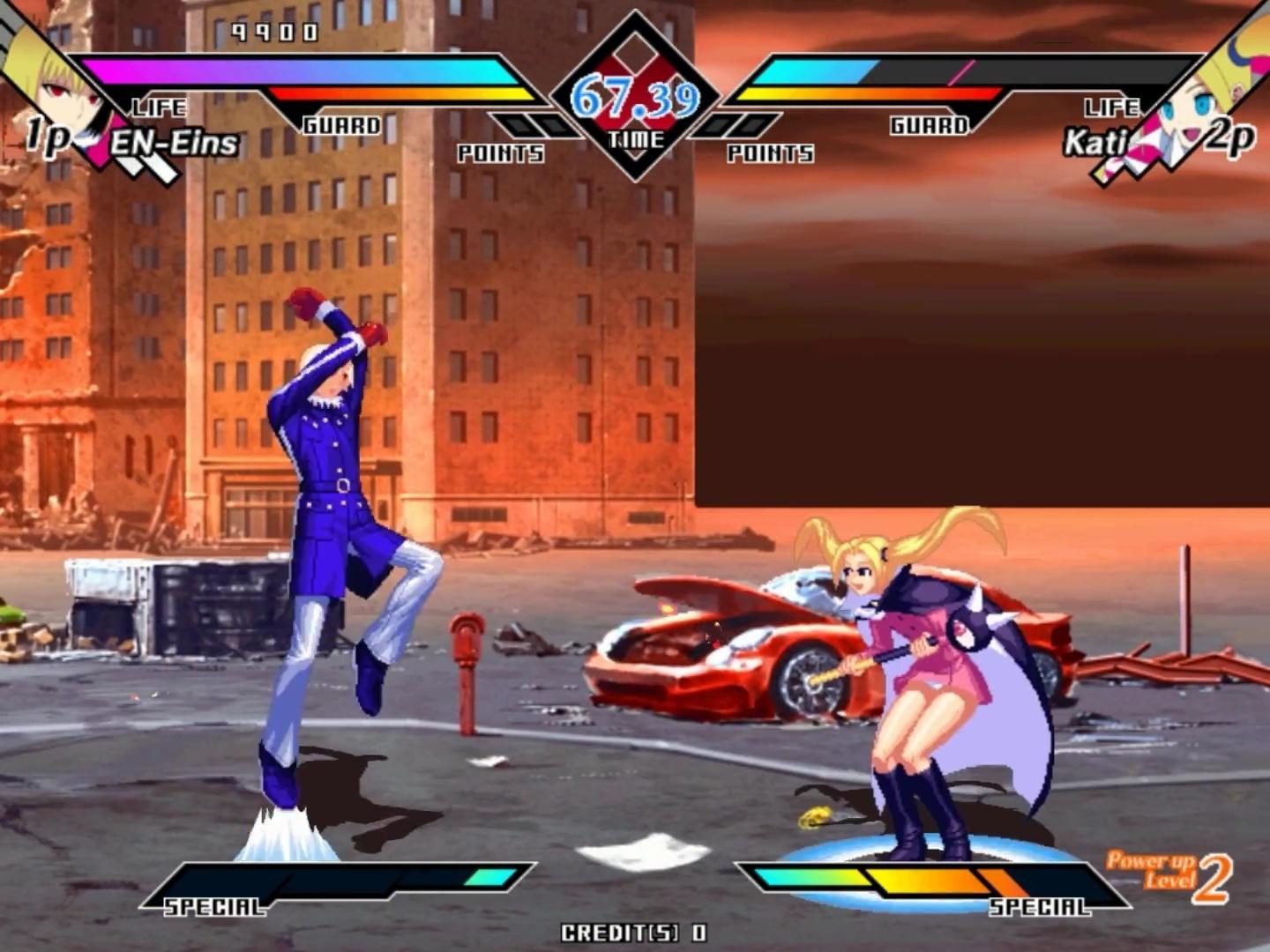Image resolution: width=1270 pixels, height=952 pixels.
Task: Click the 9900 score counter
Action: [273, 31]
